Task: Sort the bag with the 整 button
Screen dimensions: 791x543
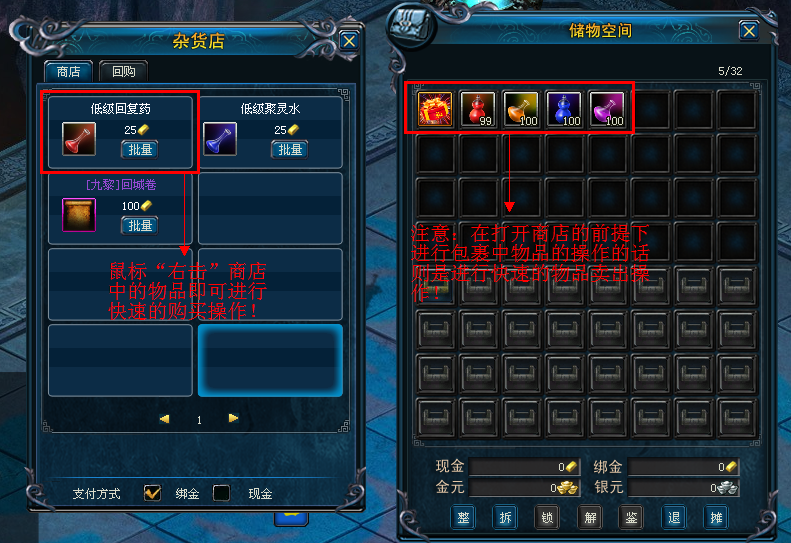Action: coord(463,517)
